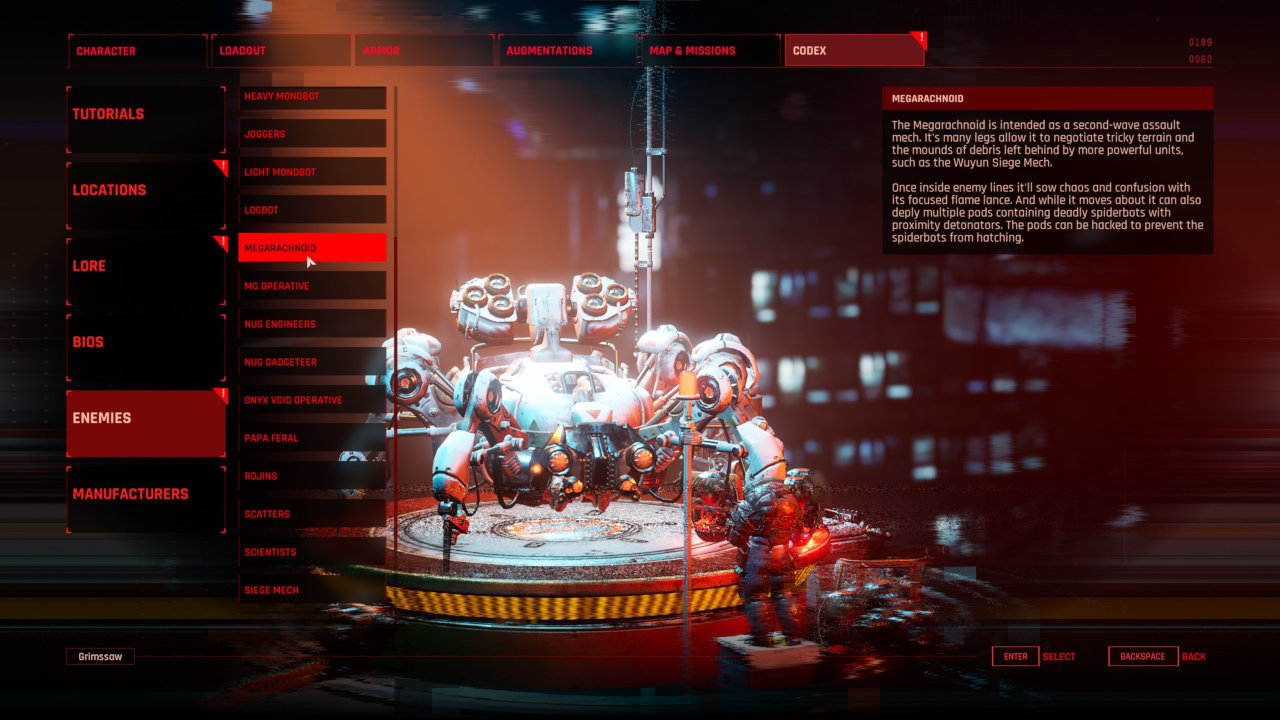The height and width of the screenshot is (720, 1280).
Task: Open the Onyx Void Operative entry
Action: (312, 400)
